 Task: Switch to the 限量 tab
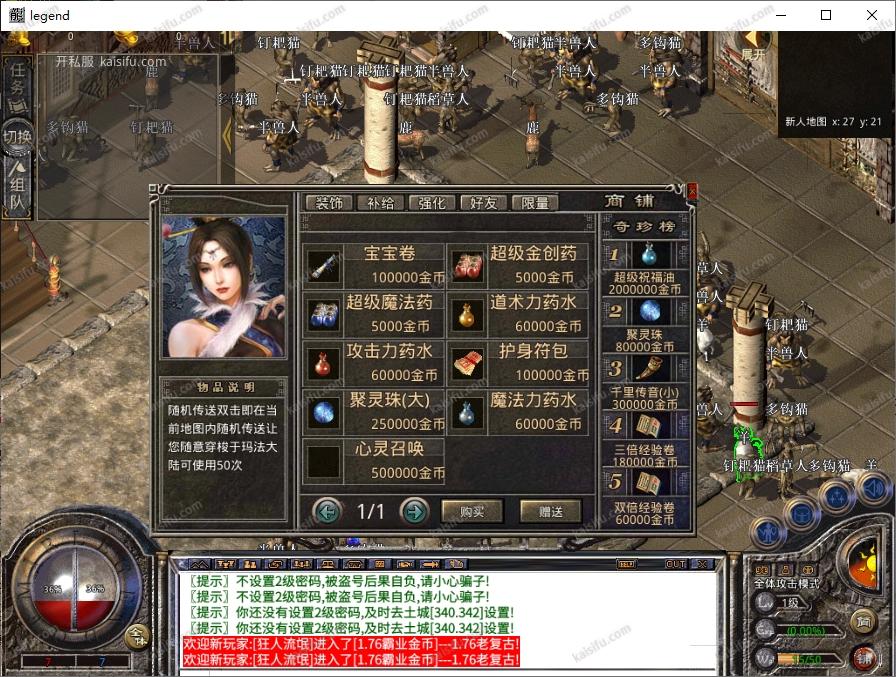(x=535, y=202)
